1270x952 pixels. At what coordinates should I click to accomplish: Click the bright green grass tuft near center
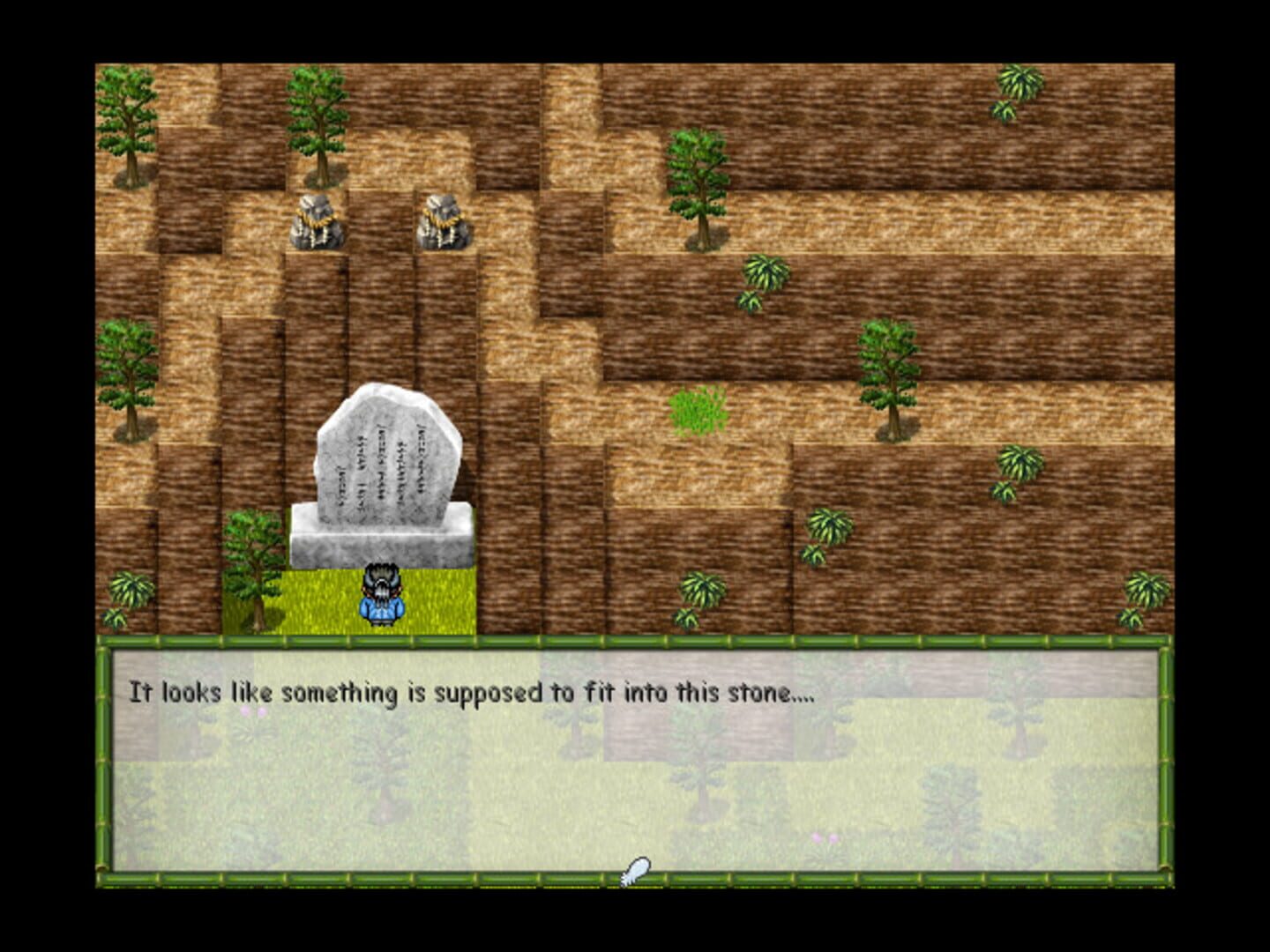click(695, 410)
